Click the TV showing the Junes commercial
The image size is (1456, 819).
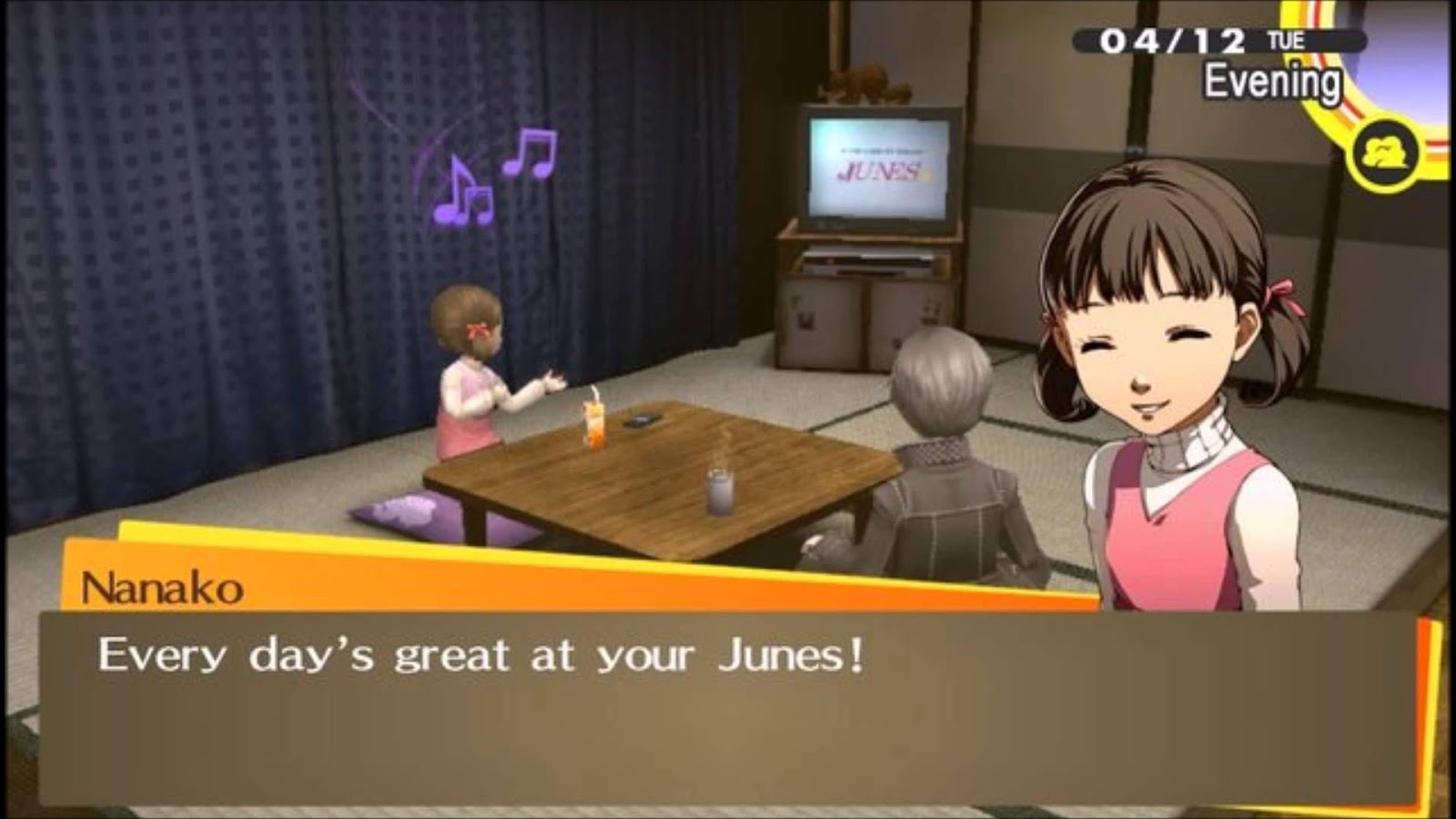point(878,168)
